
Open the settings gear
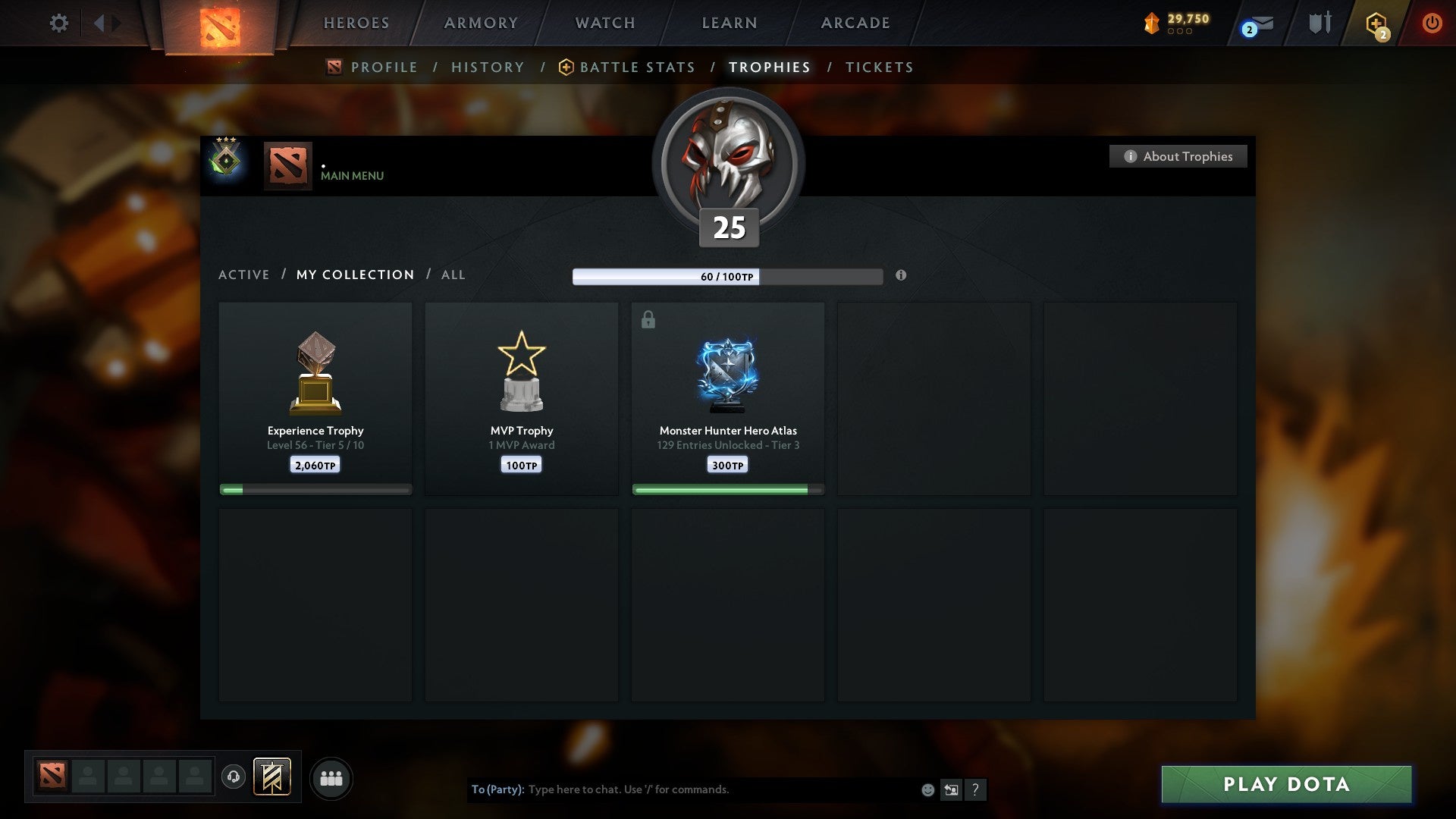[x=59, y=23]
